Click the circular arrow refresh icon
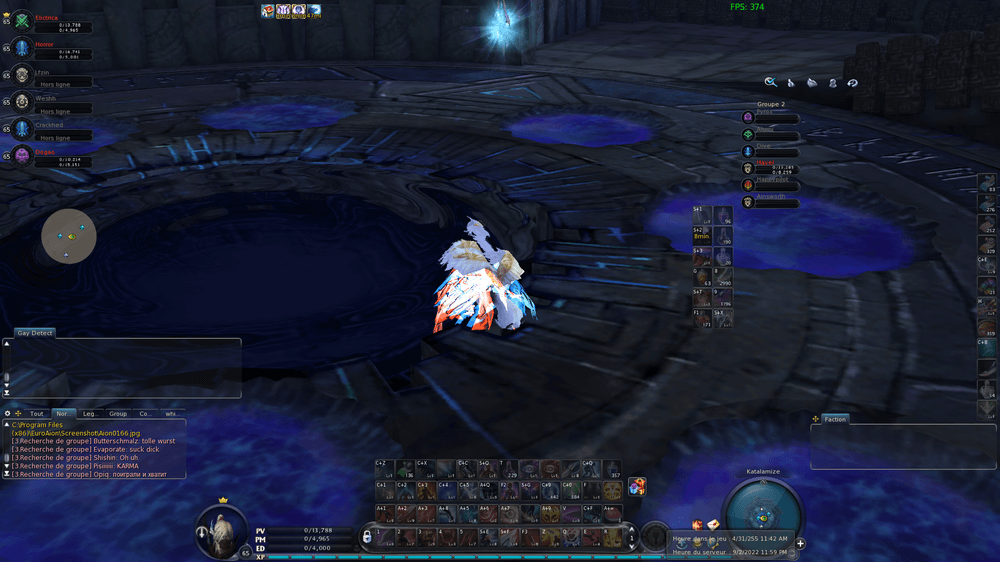 [852, 83]
